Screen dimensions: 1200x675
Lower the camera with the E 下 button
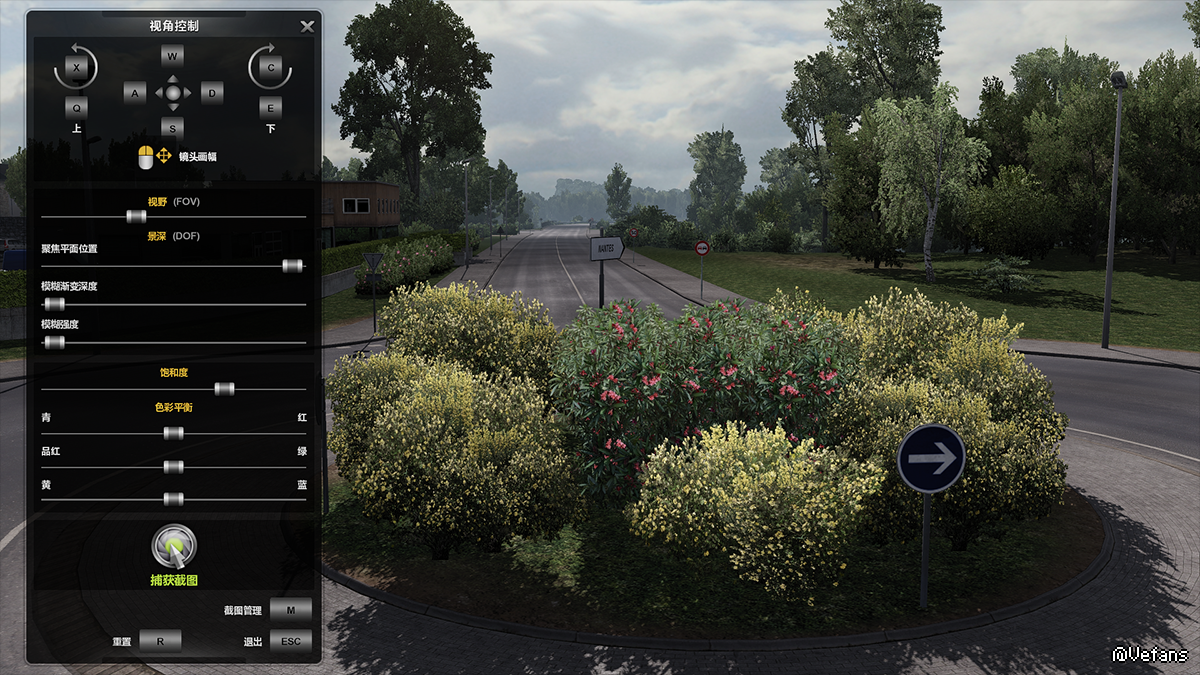(270, 107)
